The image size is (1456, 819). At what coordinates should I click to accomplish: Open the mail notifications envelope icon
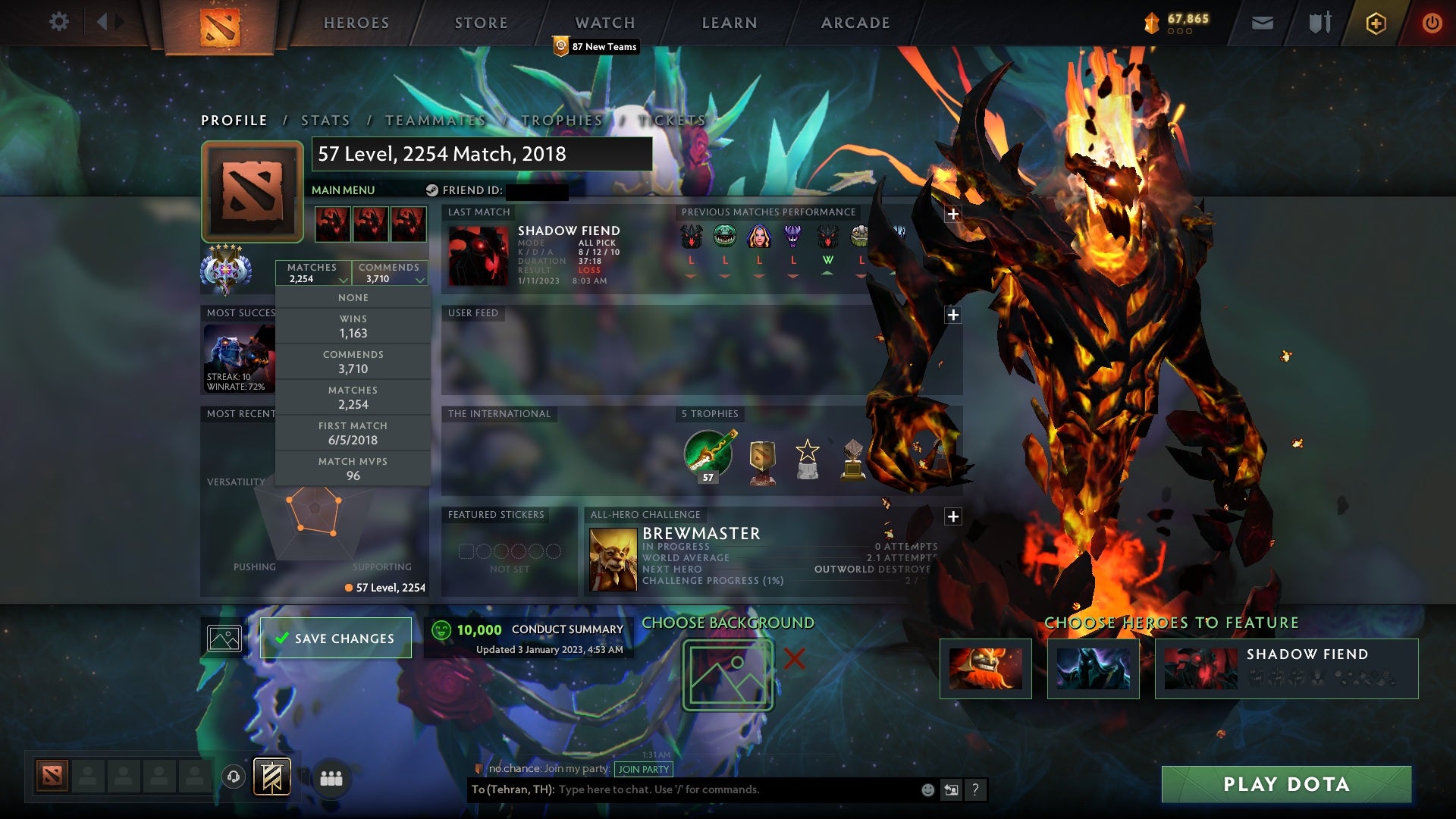coord(1261,23)
